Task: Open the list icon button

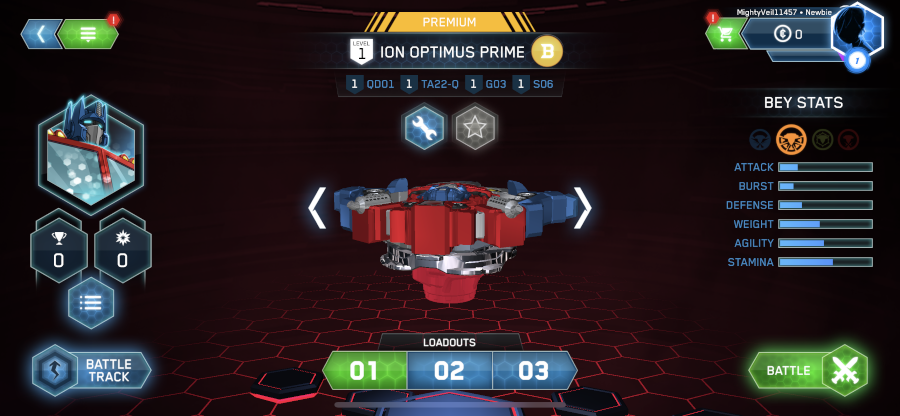Action: point(91,304)
